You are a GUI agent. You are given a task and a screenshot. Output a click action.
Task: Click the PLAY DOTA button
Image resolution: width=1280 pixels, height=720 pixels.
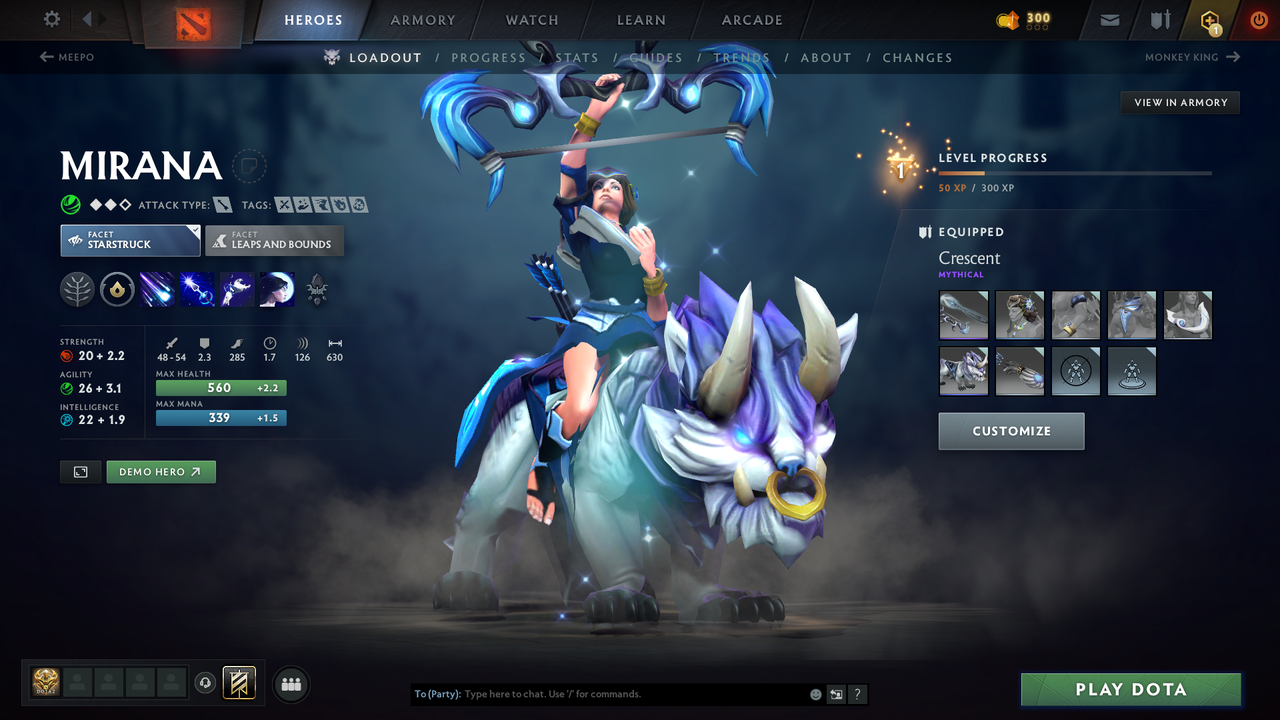[x=1130, y=689]
